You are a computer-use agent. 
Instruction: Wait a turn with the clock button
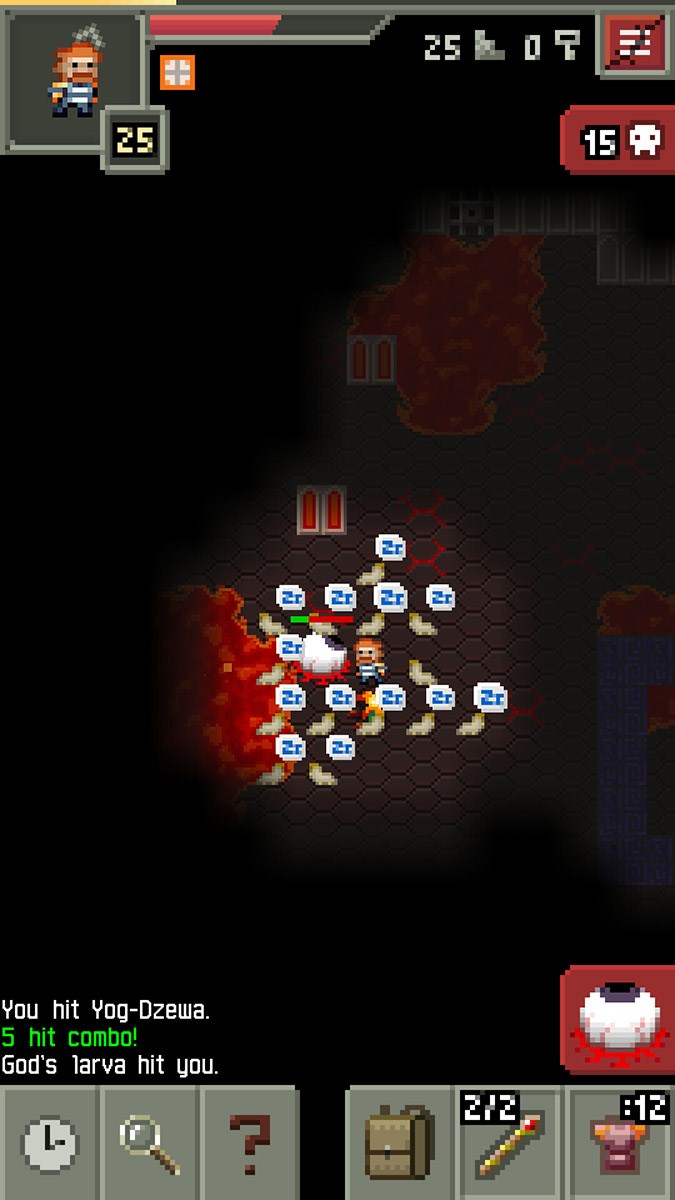pos(49,1145)
